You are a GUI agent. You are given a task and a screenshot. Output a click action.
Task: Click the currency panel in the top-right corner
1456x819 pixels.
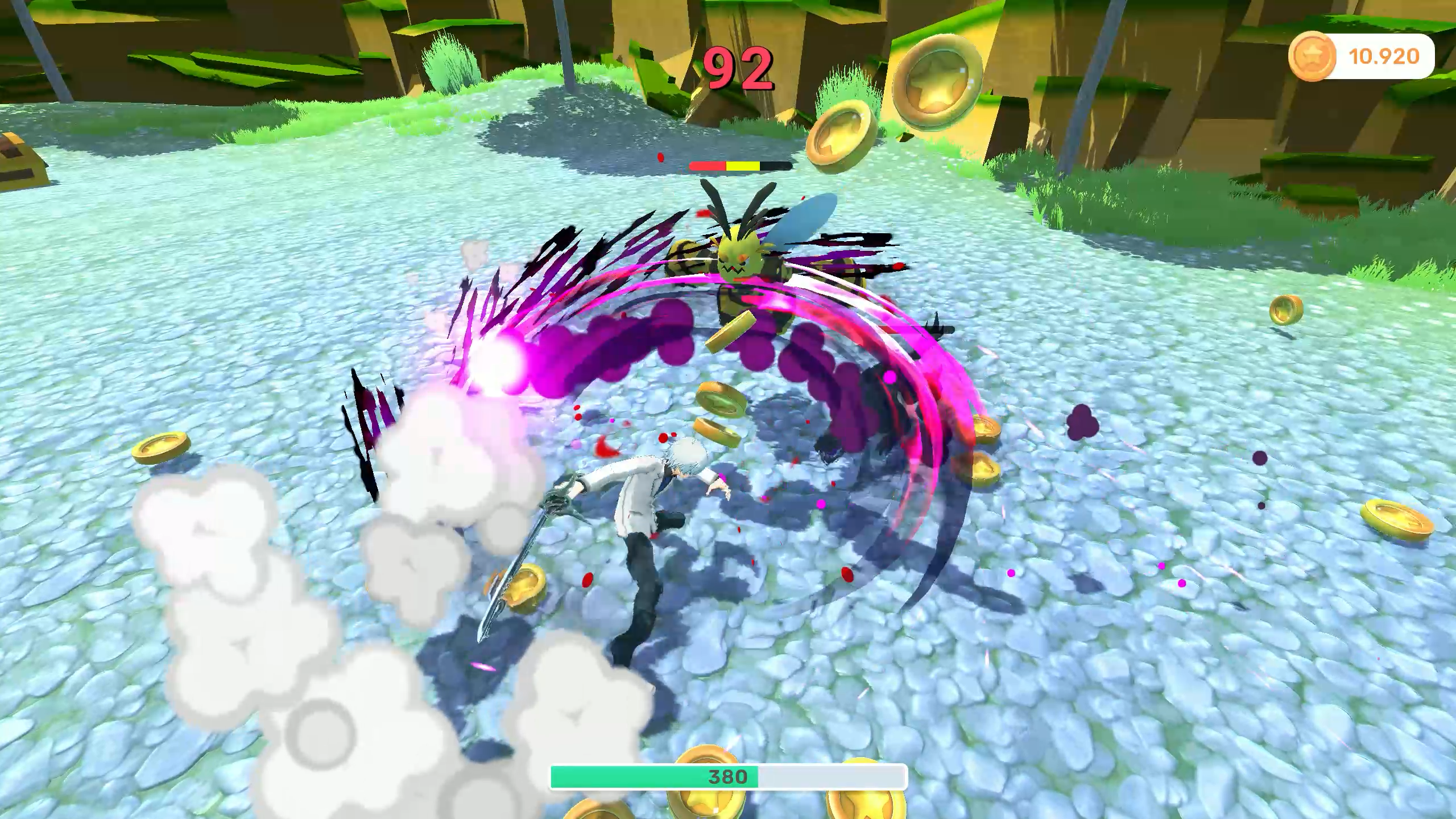tap(1359, 55)
